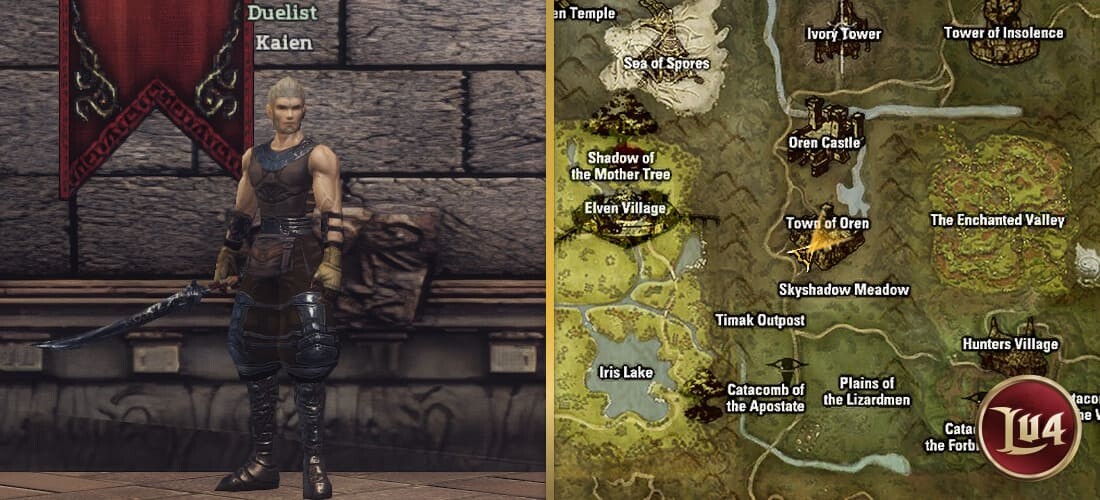Viewport: 1100px width, 500px height.
Task: Choose Plains of the Lizardmen on the map
Action: pos(866,391)
